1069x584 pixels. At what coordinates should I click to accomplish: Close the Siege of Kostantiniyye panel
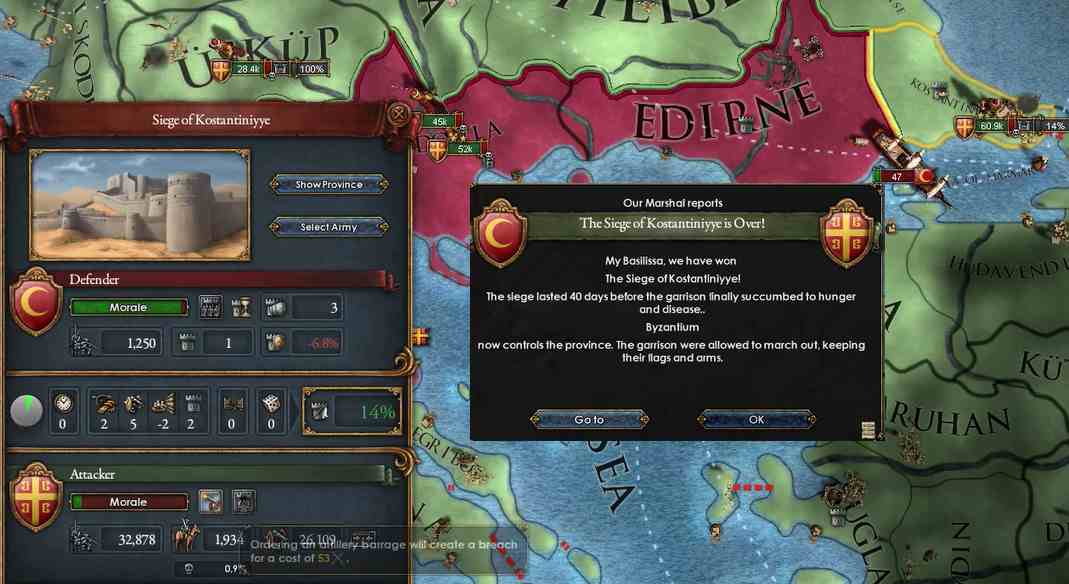coord(398,114)
